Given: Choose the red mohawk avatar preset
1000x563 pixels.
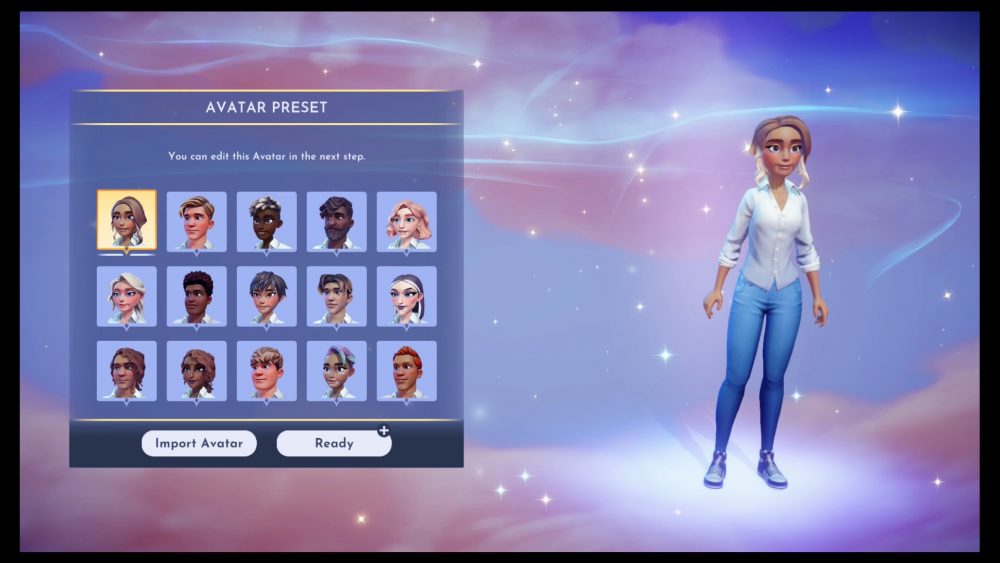Looking at the screenshot, I should (x=406, y=370).
